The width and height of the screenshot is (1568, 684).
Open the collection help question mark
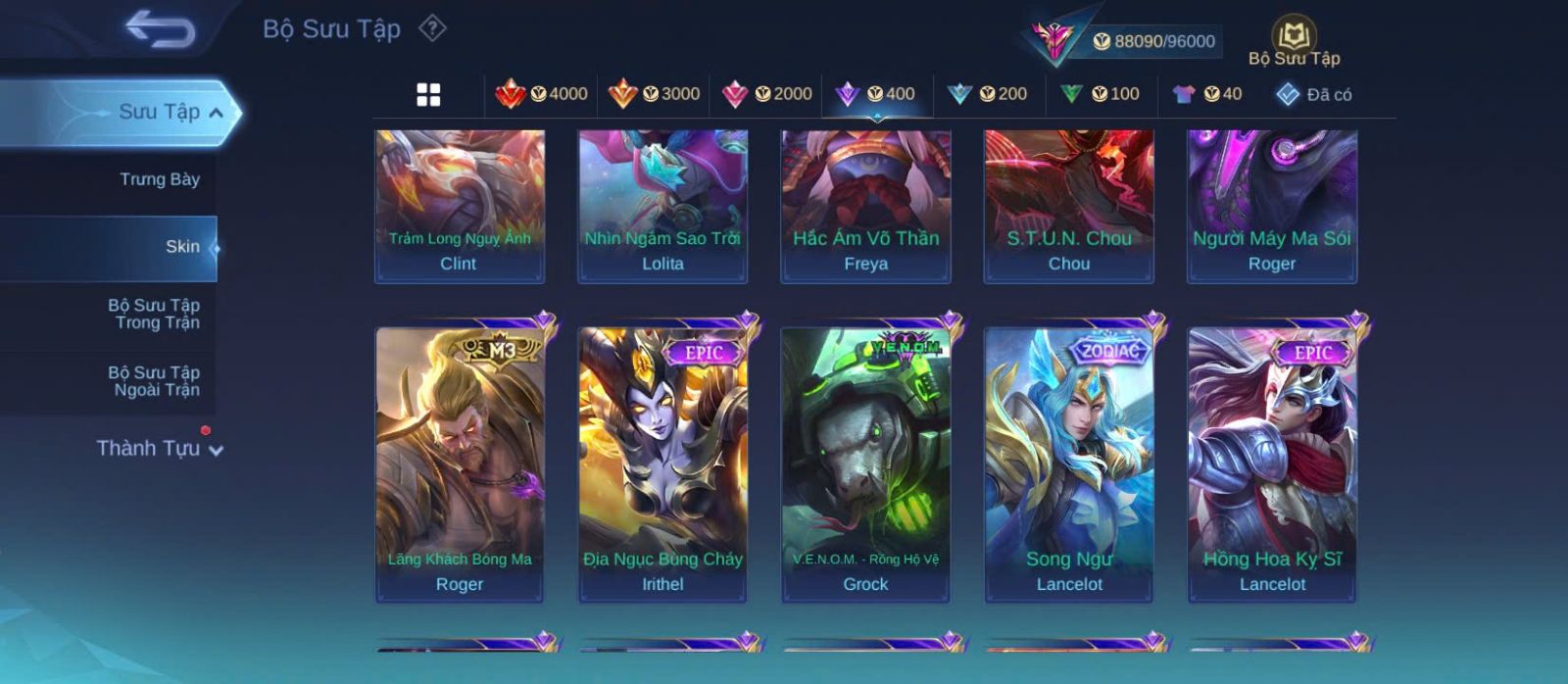click(x=432, y=28)
